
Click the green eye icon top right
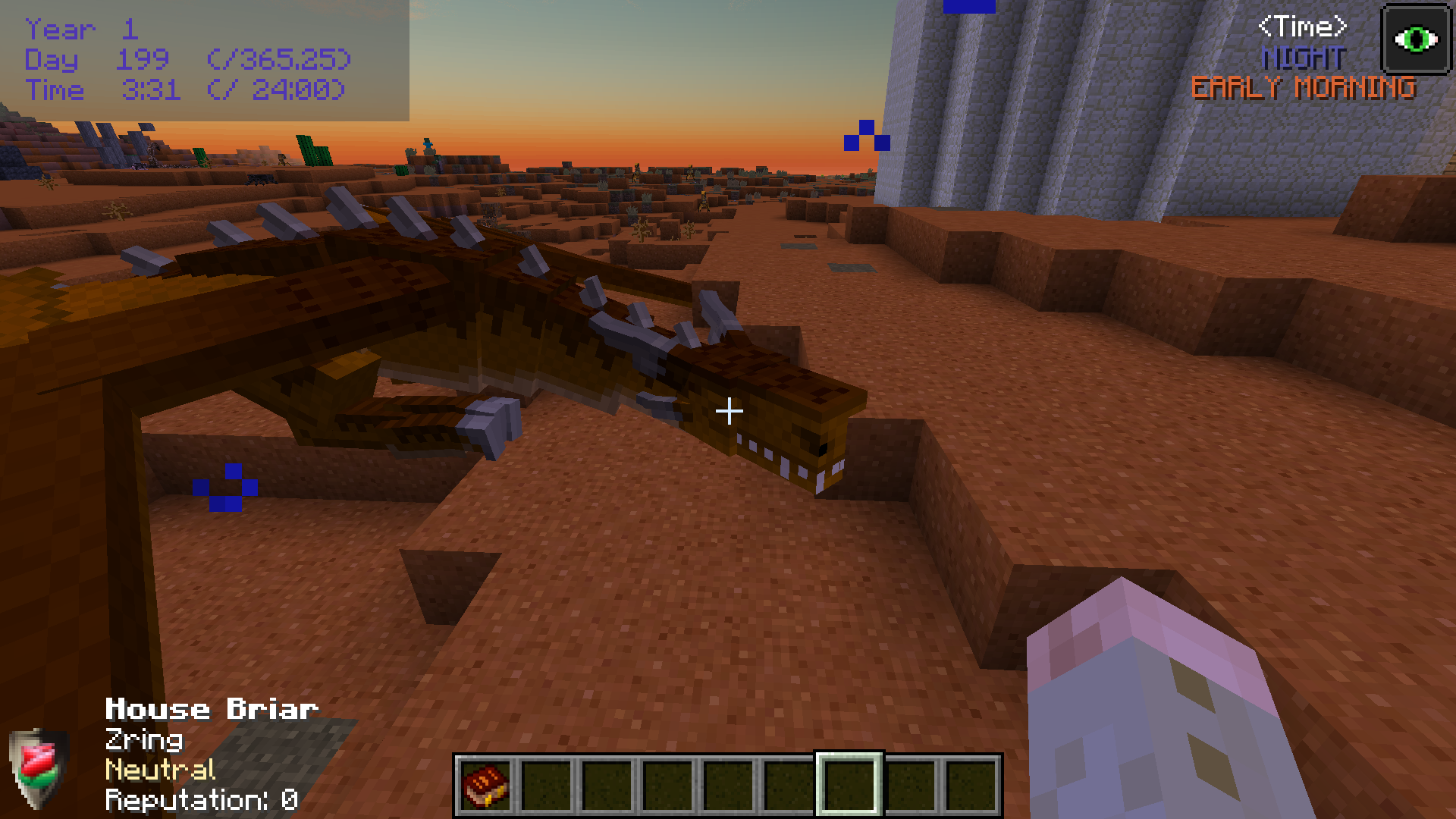(1417, 36)
